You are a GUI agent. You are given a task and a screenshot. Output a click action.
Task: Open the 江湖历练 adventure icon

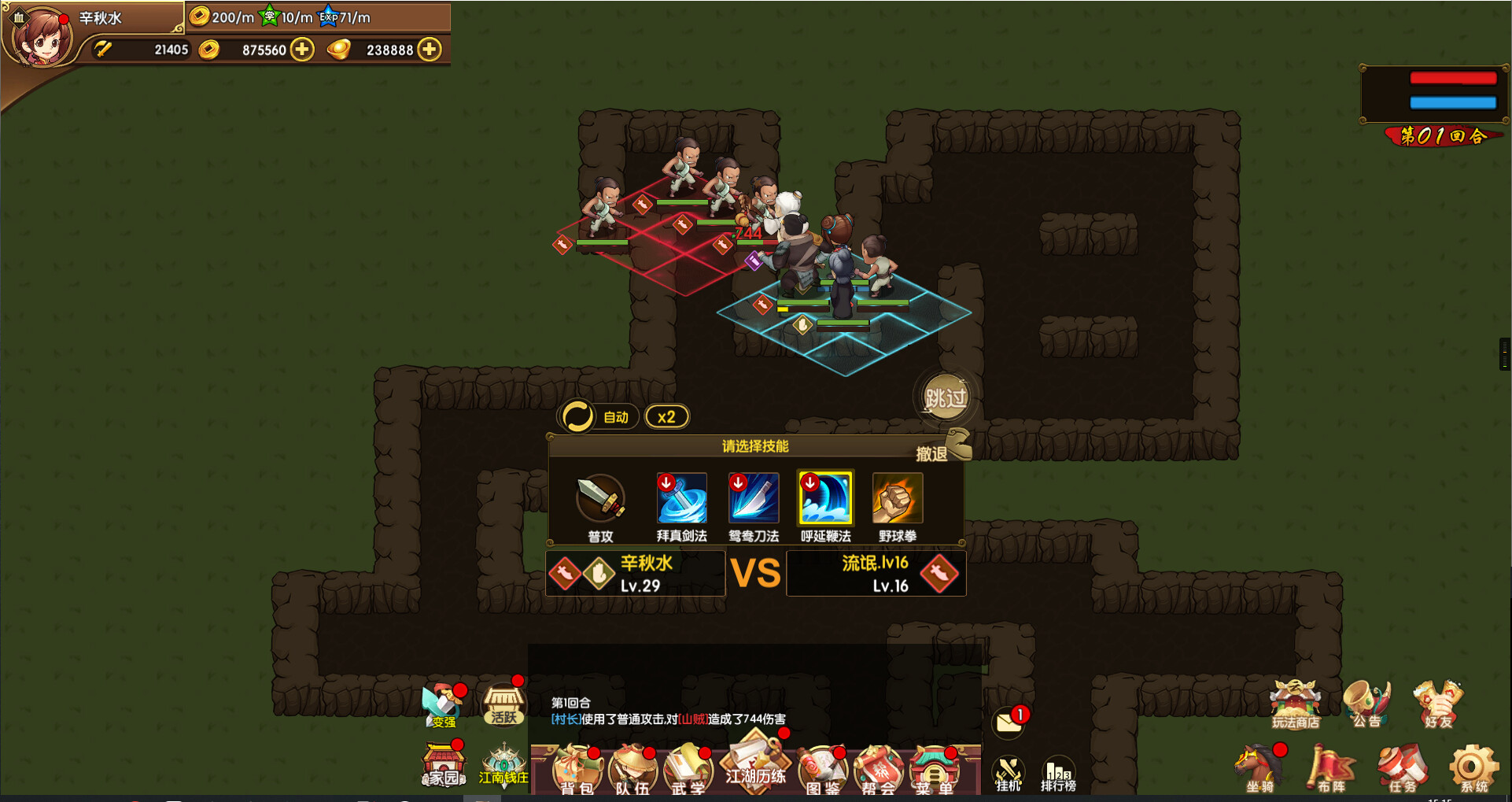tap(755, 762)
